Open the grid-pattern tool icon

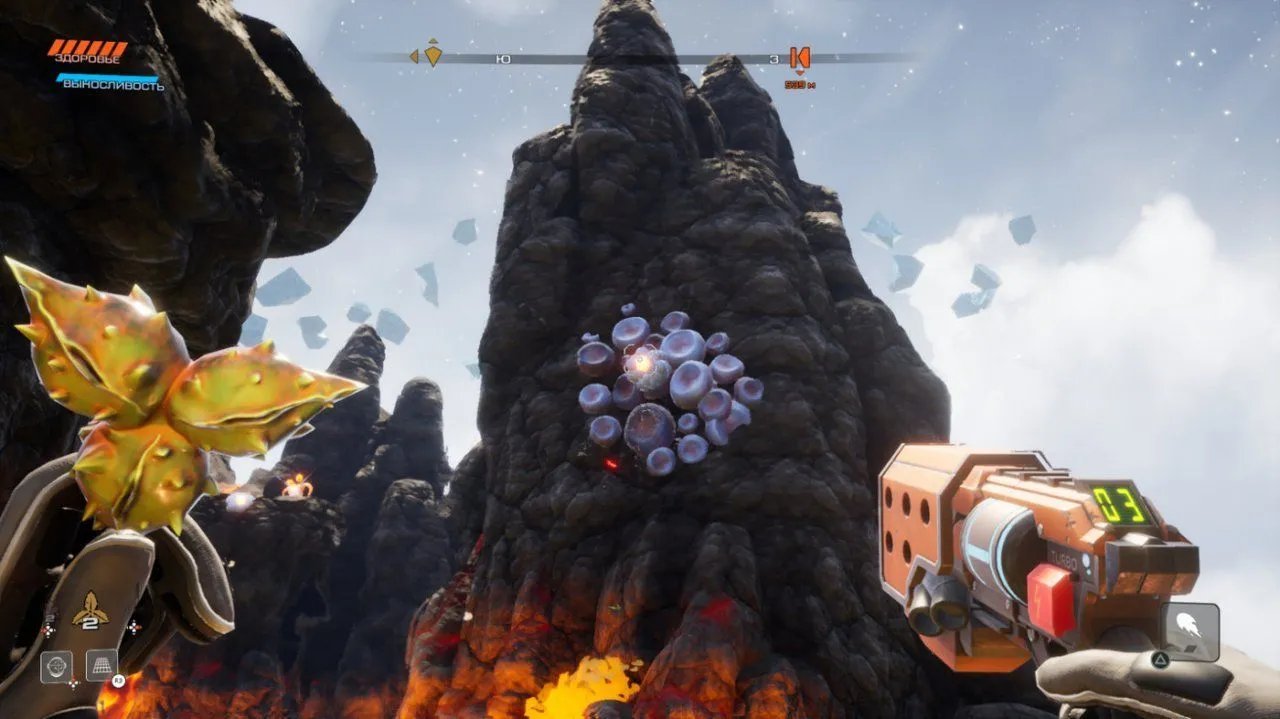(x=102, y=665)
